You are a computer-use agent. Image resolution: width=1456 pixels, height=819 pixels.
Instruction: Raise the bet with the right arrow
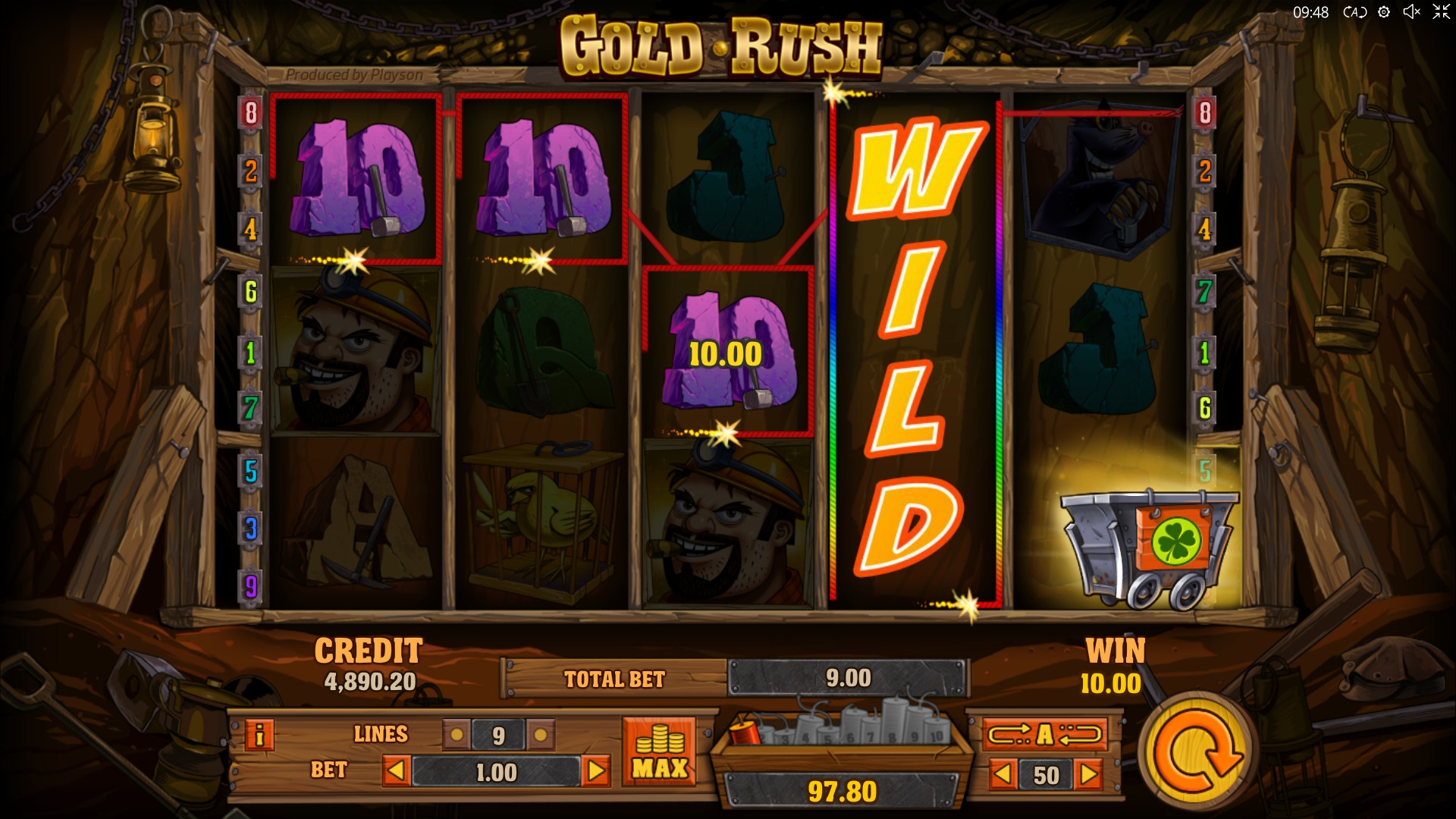click(596, 772)
